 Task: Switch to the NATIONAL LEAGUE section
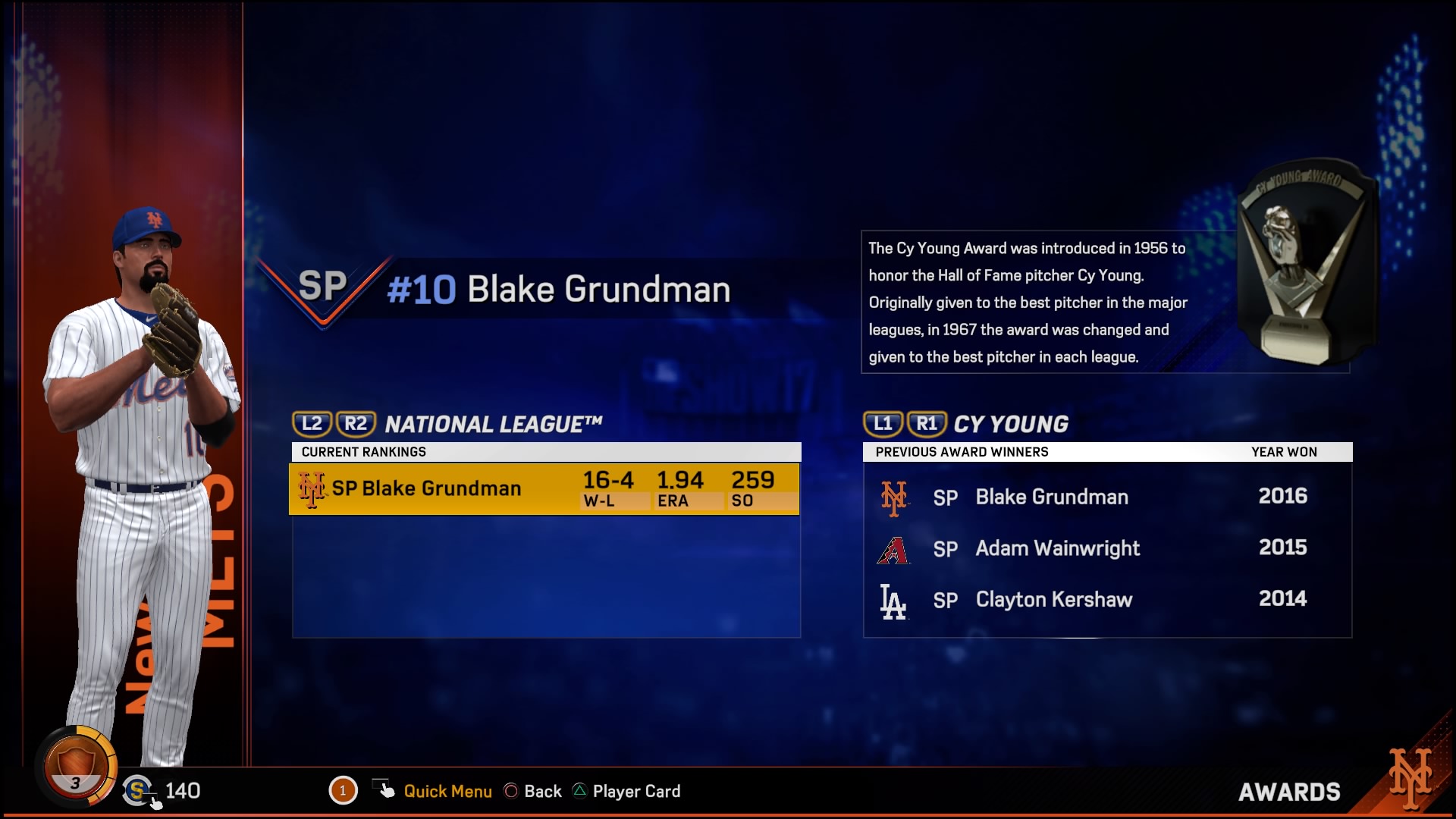(x=493, y=424)
